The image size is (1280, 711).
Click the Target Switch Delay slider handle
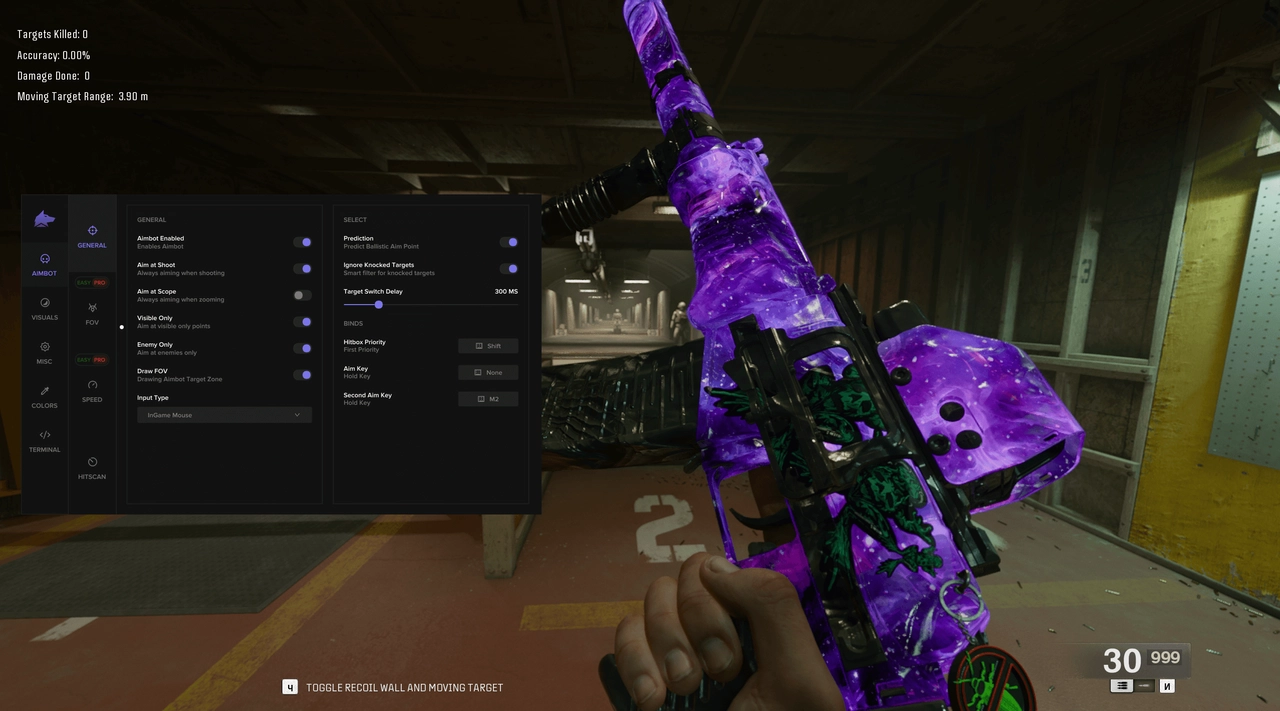tap(379, 305)
